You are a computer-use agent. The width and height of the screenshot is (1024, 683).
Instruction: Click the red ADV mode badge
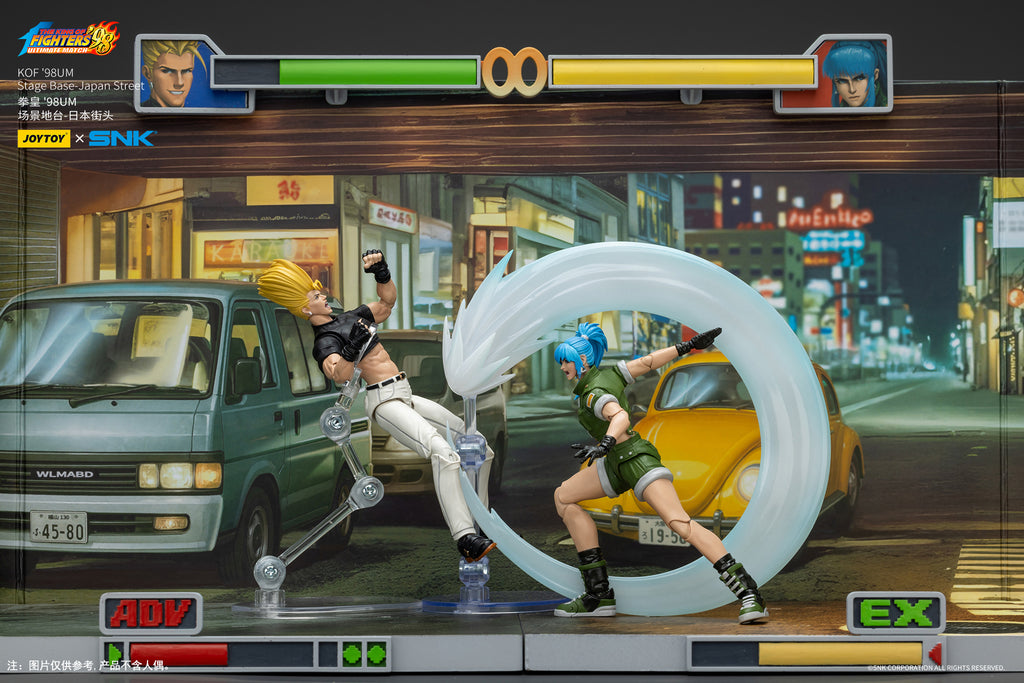(151, 613)
